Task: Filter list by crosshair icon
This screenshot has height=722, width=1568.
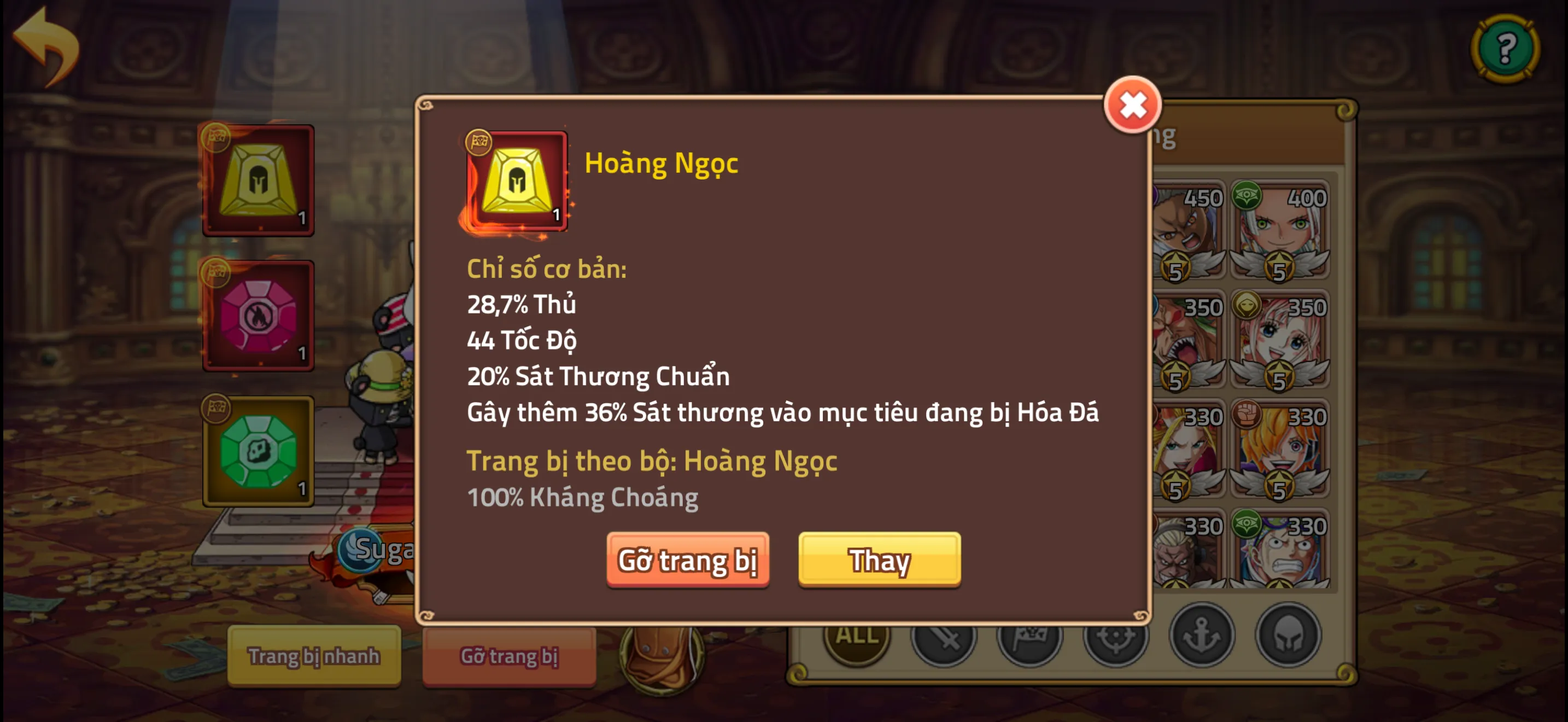Action: click(1115, 637)
